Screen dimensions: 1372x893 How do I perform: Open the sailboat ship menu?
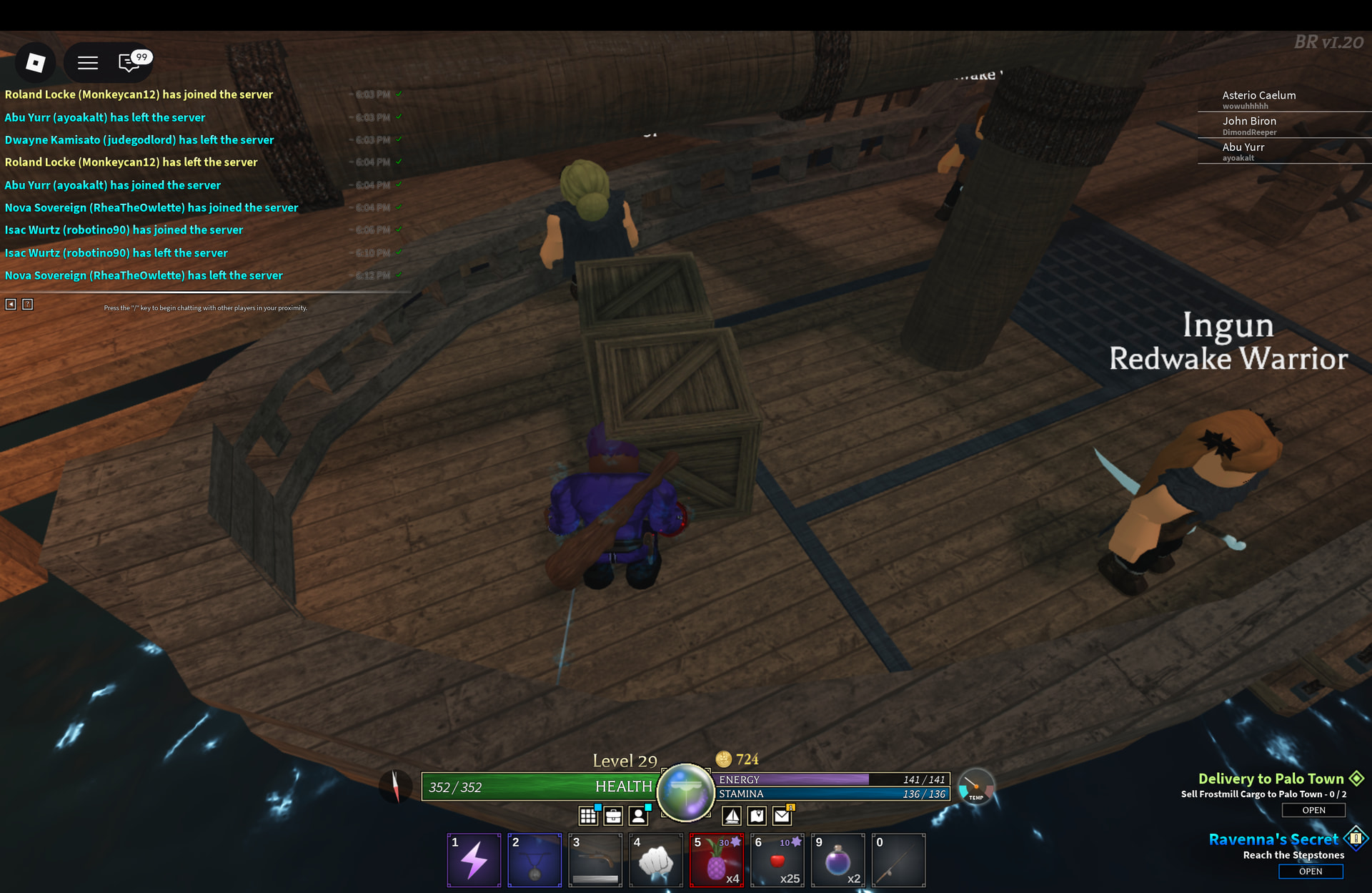[x=732, y=816]
